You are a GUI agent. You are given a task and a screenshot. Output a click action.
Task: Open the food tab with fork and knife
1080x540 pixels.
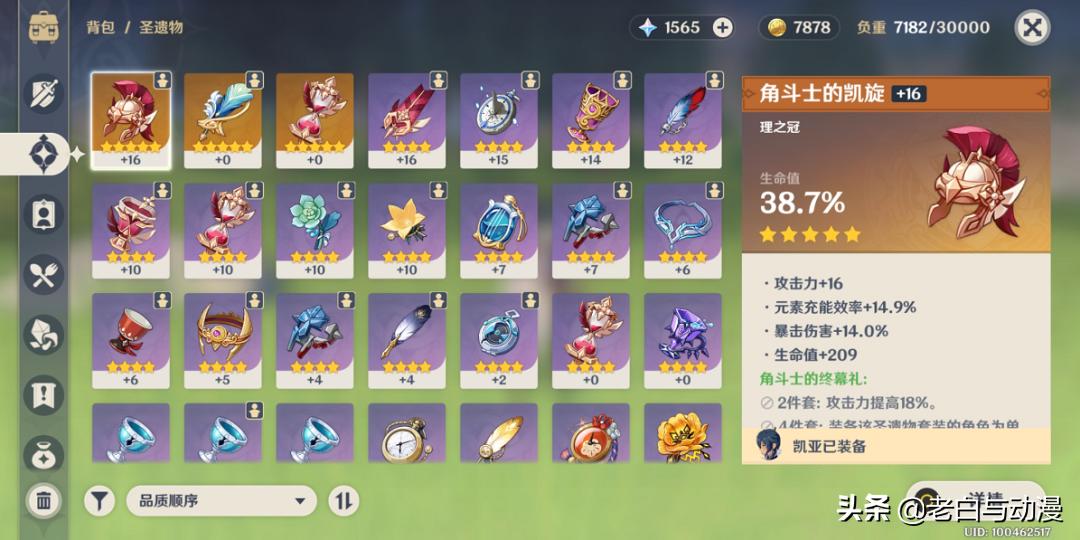pos(44,276)
